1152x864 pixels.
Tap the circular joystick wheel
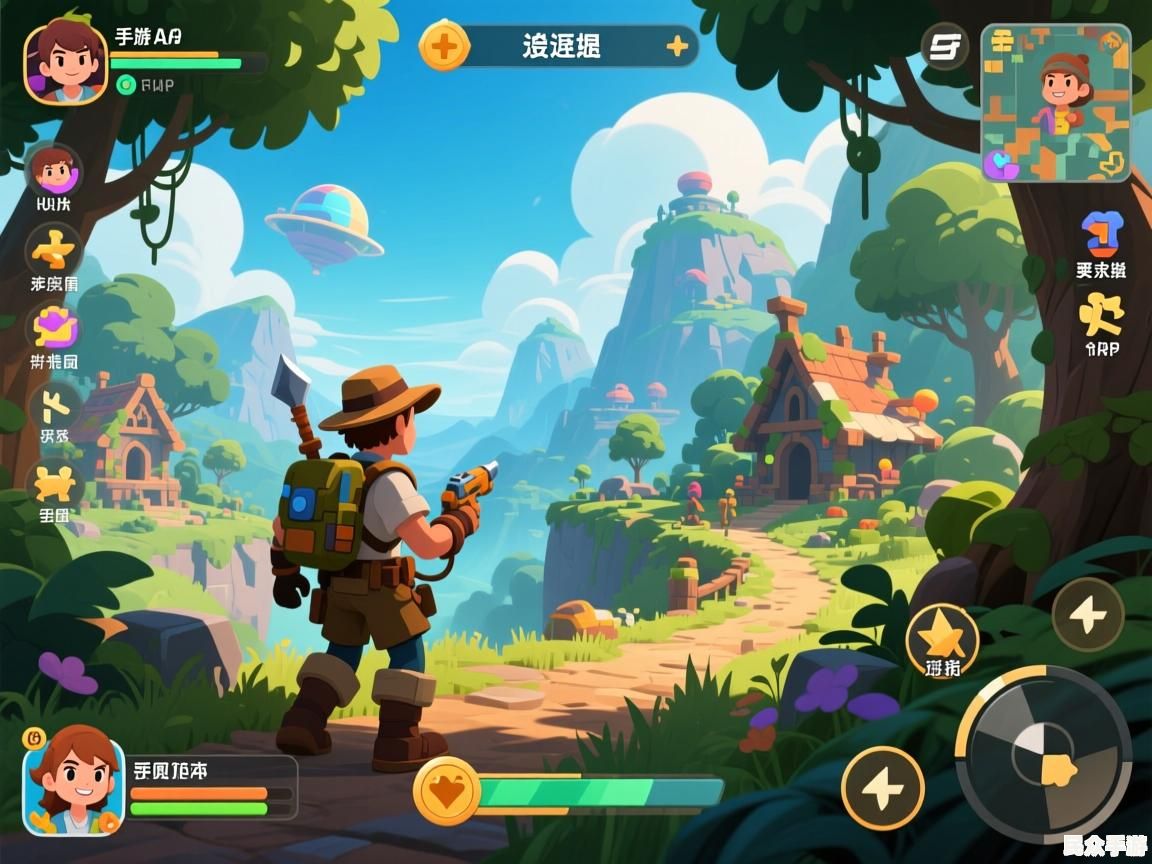[1043, 754]
